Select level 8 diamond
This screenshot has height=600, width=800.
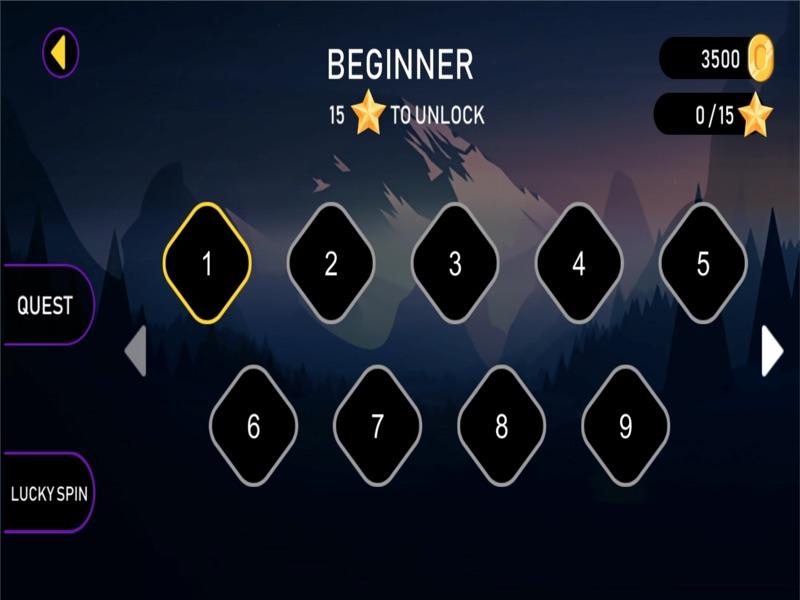tap(501, 427)
